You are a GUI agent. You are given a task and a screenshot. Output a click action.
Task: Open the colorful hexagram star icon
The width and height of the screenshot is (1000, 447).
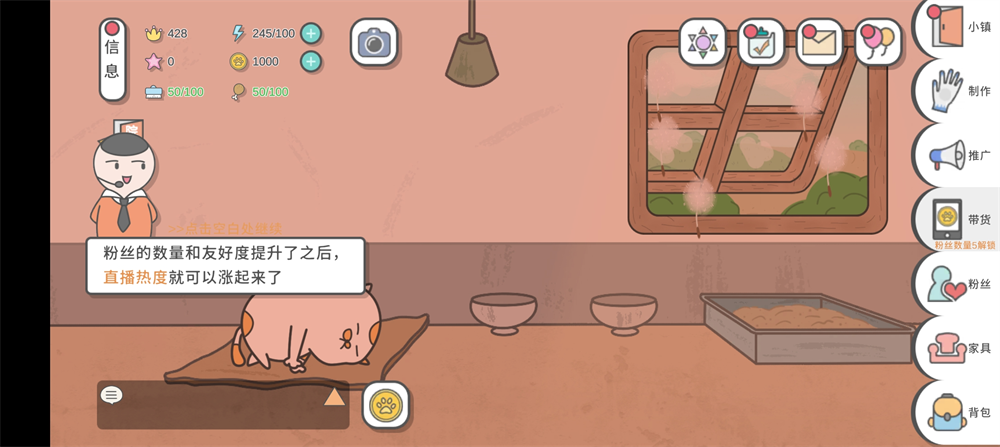[703, 42]
